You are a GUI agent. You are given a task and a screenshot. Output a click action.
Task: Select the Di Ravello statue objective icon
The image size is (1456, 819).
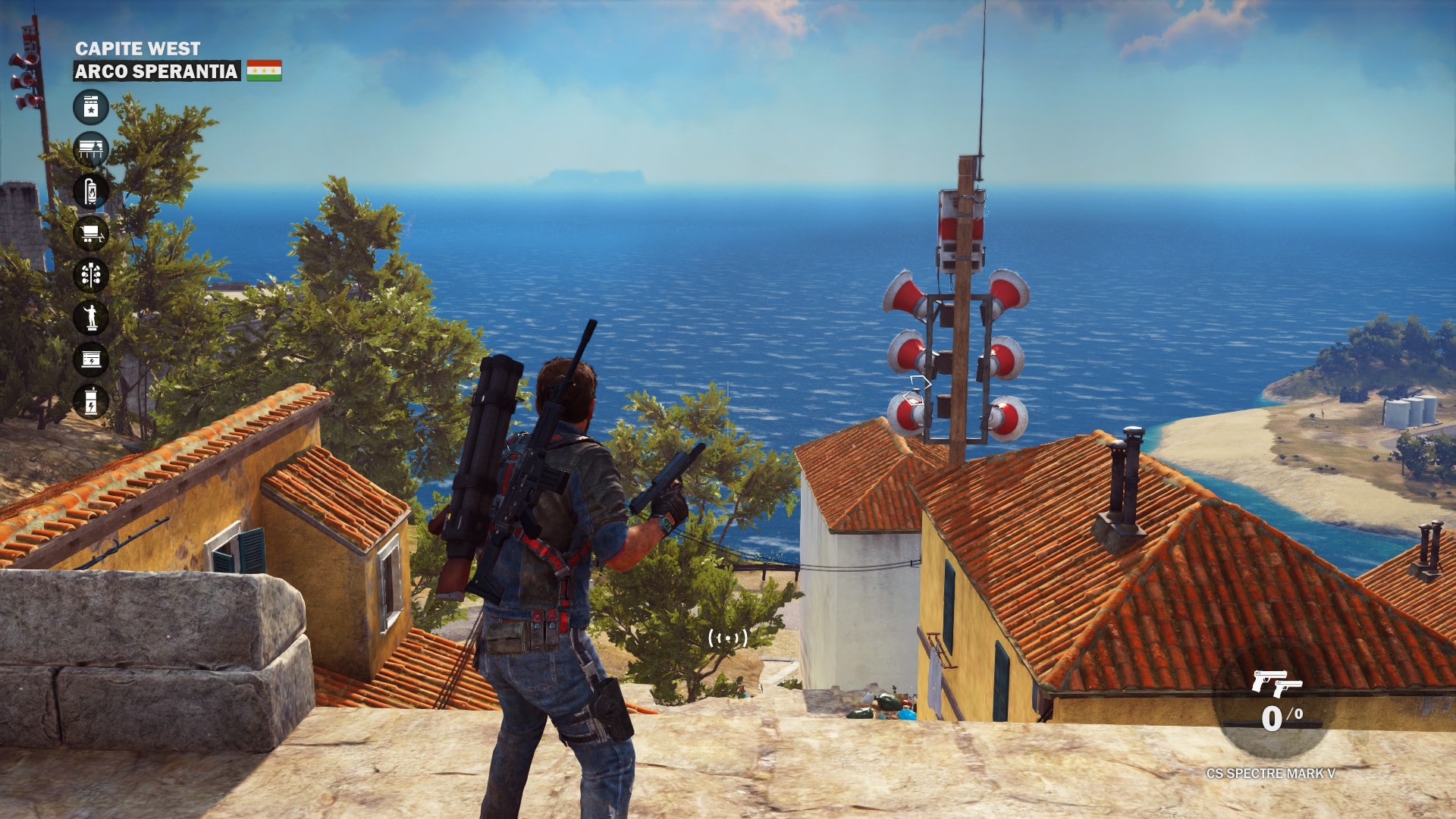[91, 317]
